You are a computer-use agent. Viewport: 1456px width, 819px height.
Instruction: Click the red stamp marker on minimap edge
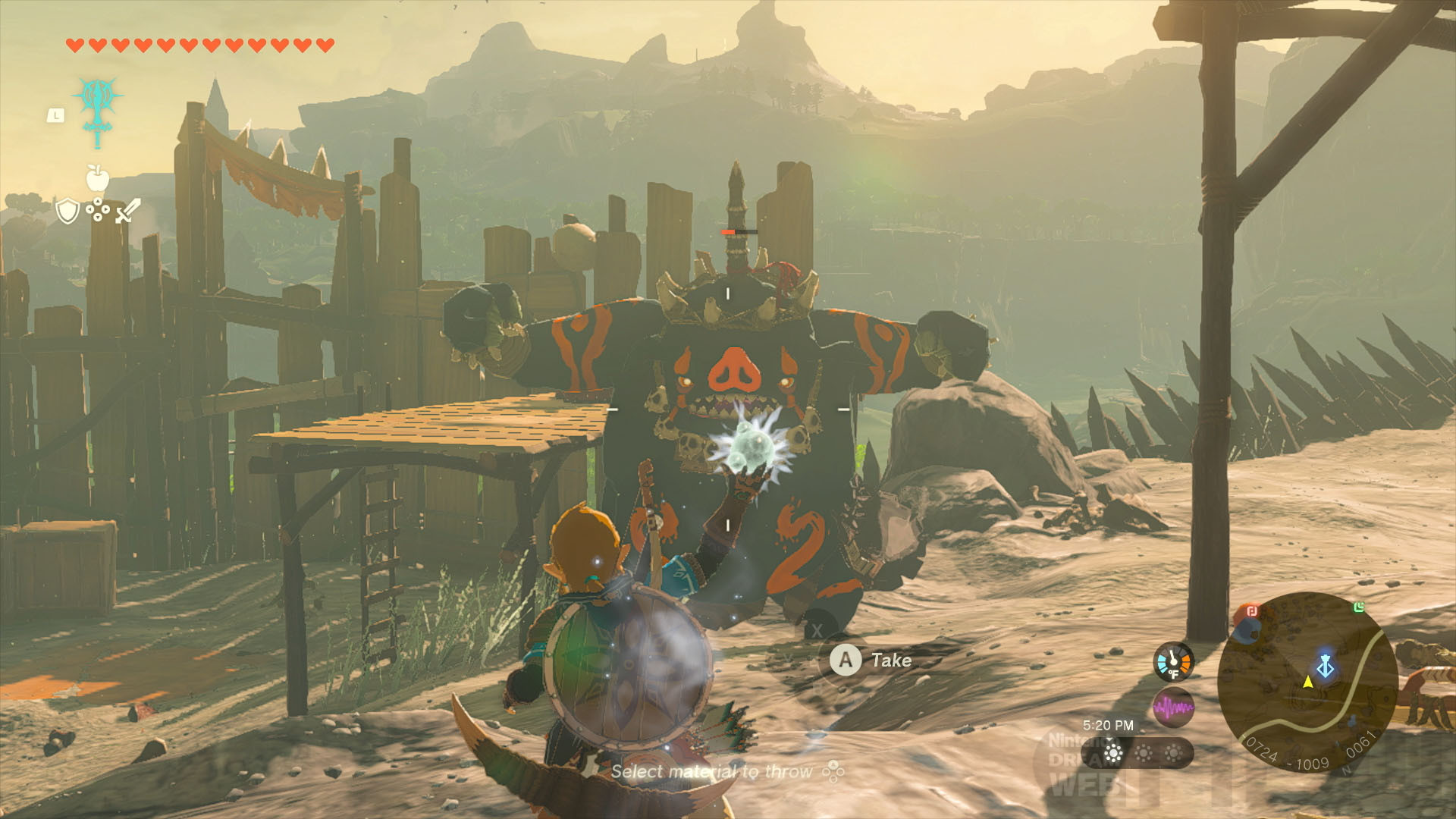[1251, 611]
